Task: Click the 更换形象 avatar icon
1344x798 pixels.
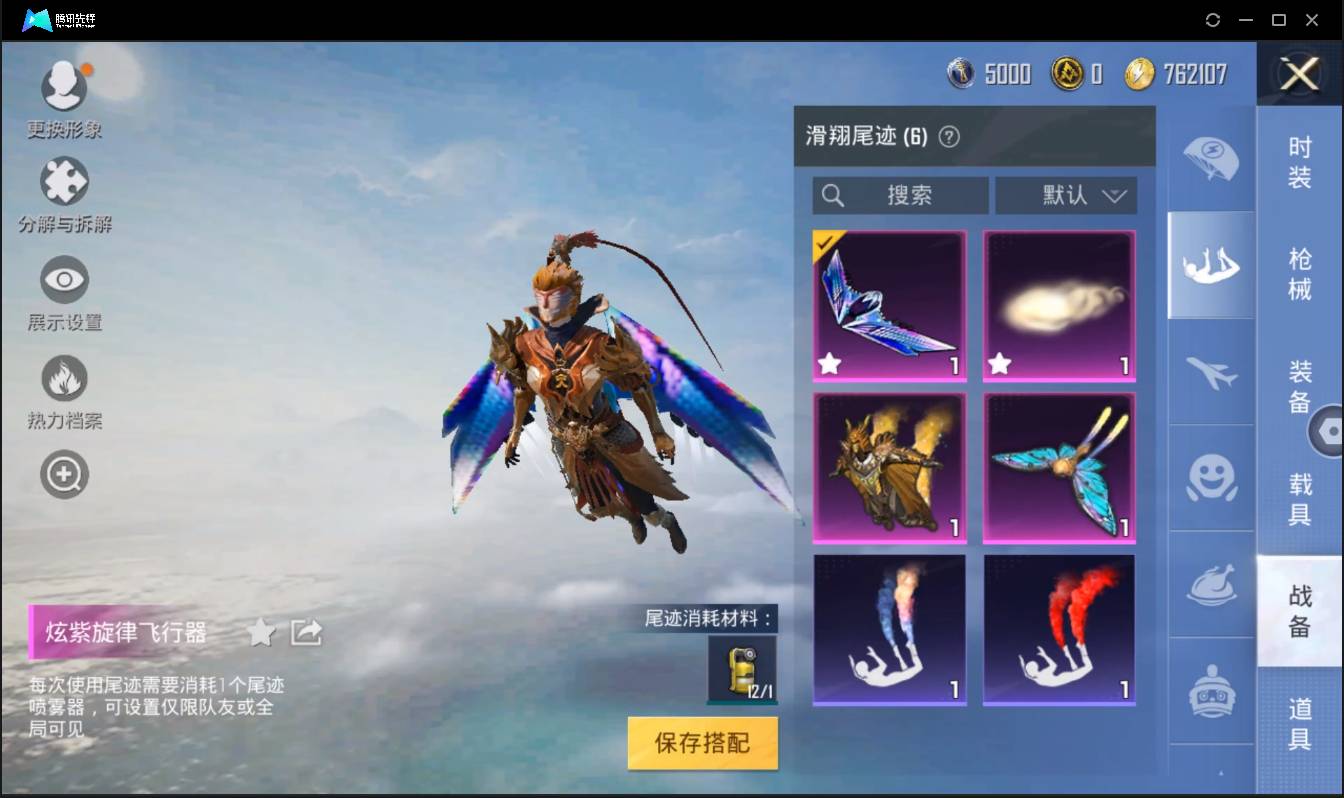Action: pyautogui.click(x=64, y=85)
